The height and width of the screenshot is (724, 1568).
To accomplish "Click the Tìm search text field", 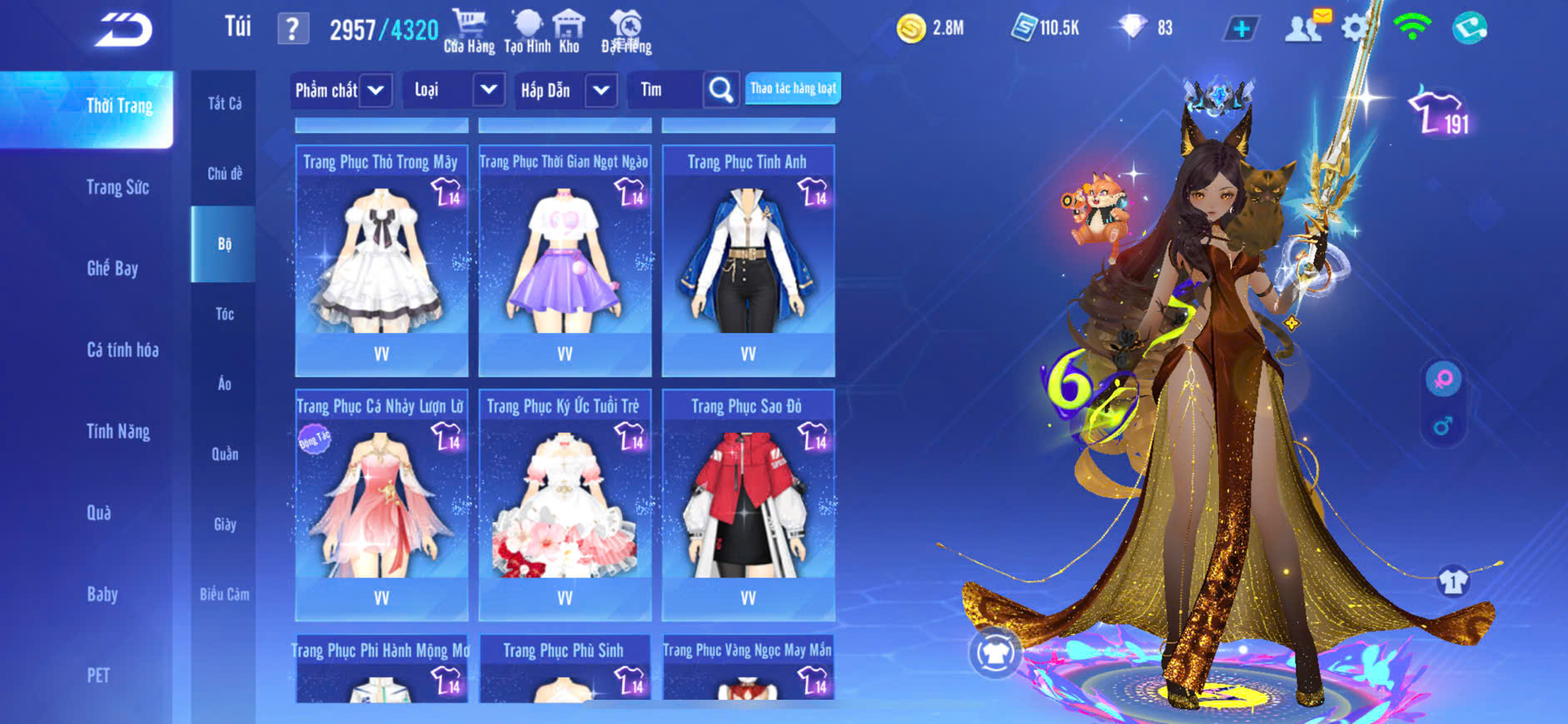I will coord(665,90).
